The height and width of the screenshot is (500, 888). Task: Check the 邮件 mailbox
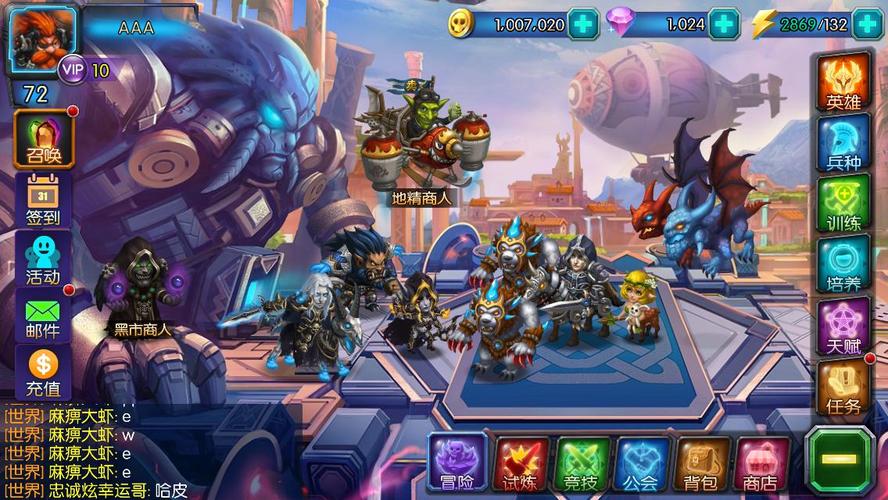[43, 315]
